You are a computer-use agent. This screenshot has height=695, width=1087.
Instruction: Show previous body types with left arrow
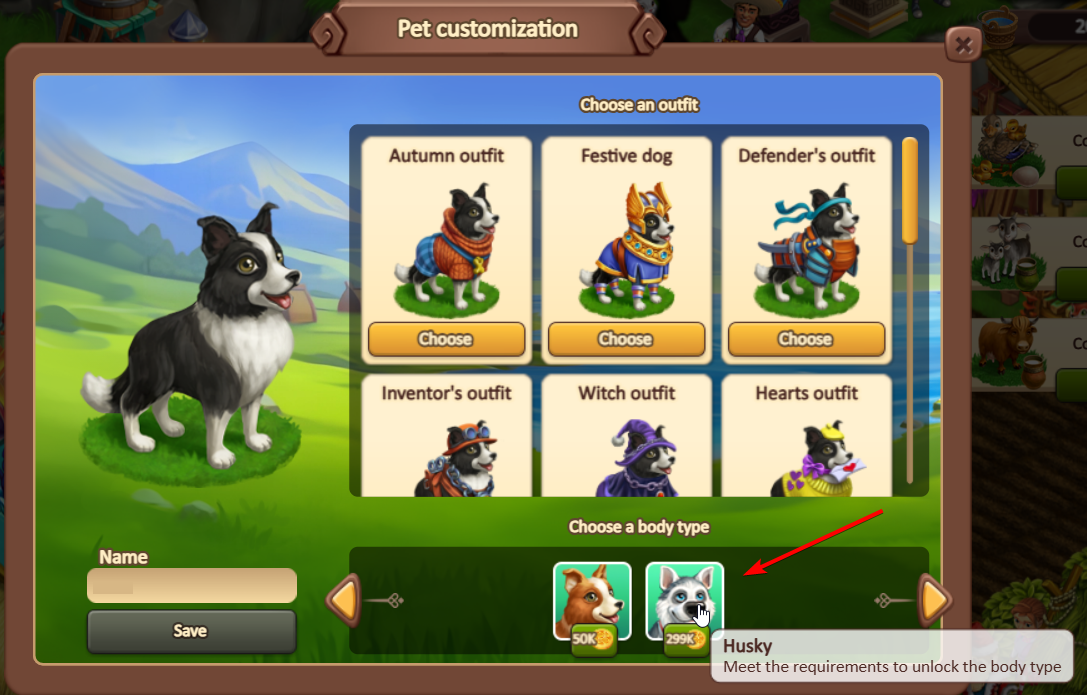344,600
